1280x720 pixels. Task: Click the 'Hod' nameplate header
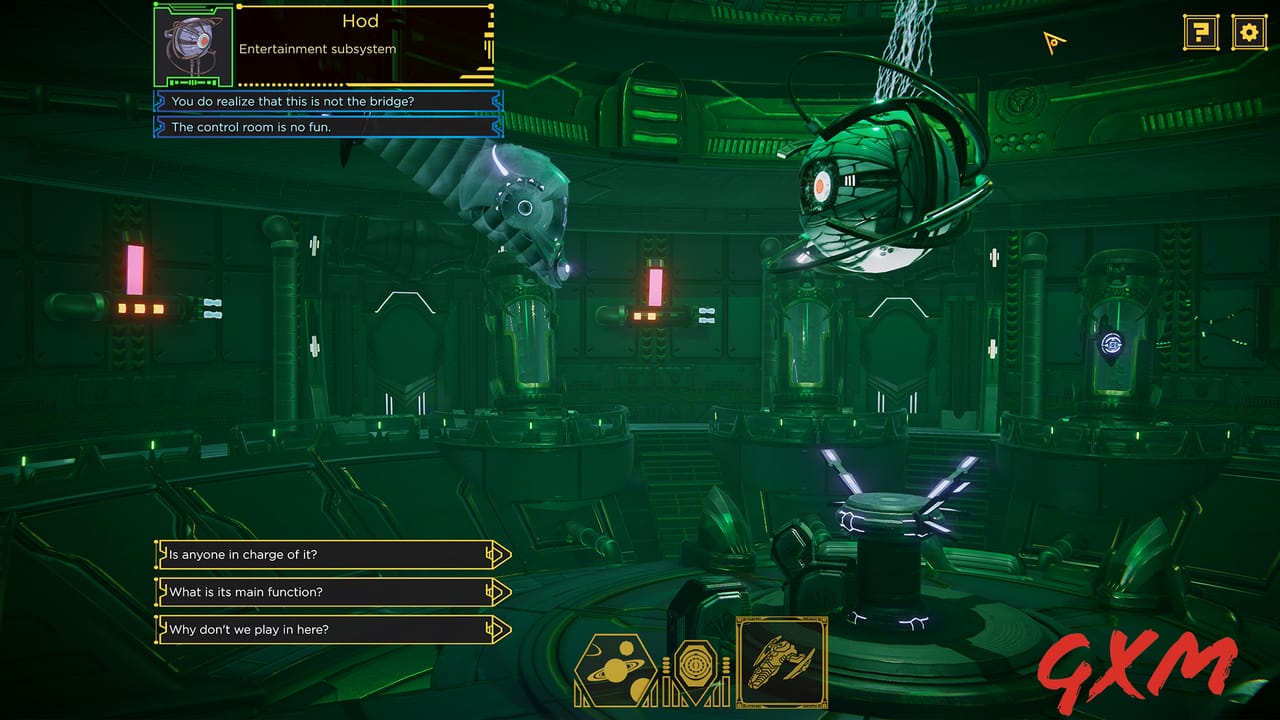coord(360,21)
